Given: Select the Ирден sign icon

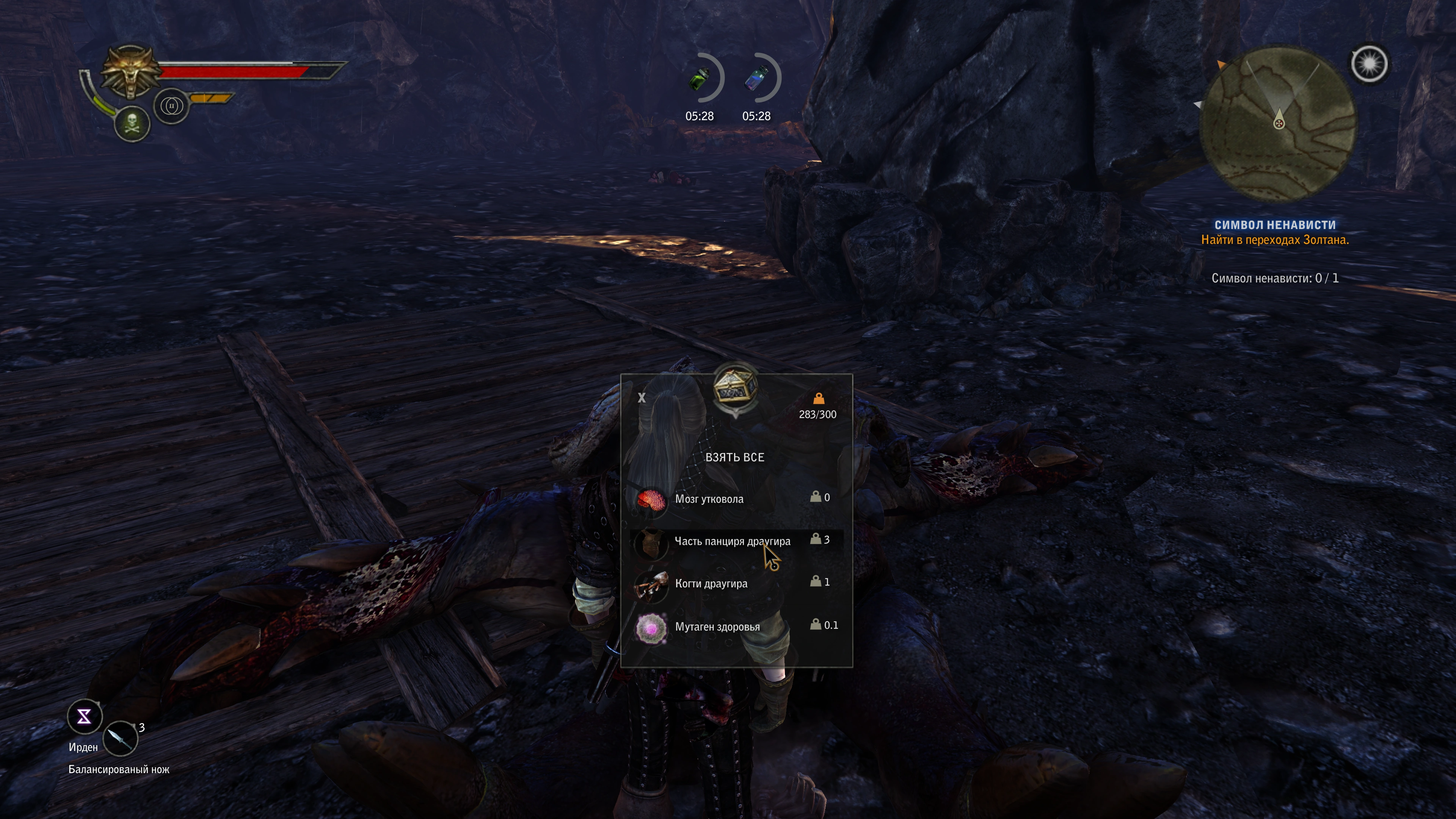Looking at the screenshot, I should point(84,717).
